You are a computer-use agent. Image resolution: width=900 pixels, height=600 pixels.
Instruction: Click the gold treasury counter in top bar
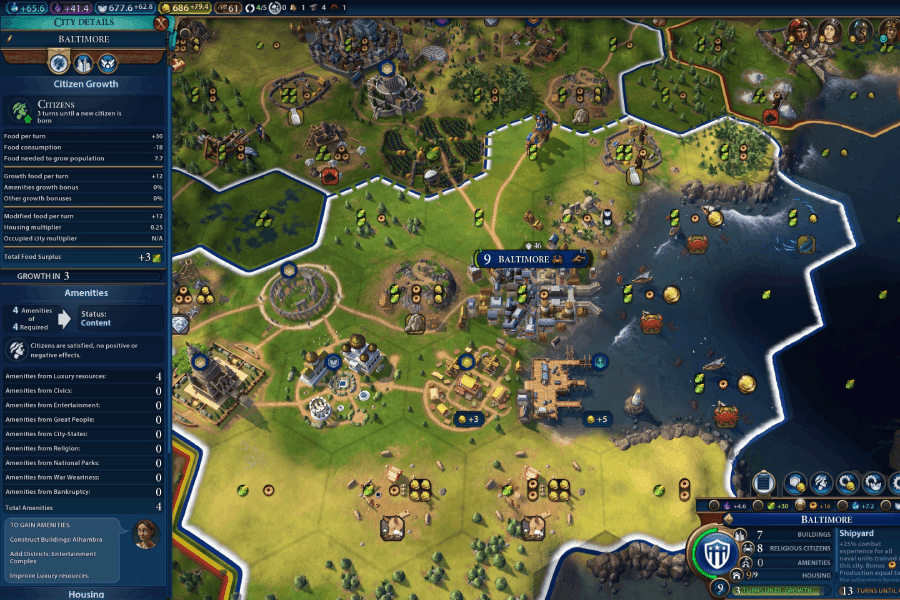[x=182, y=8]
